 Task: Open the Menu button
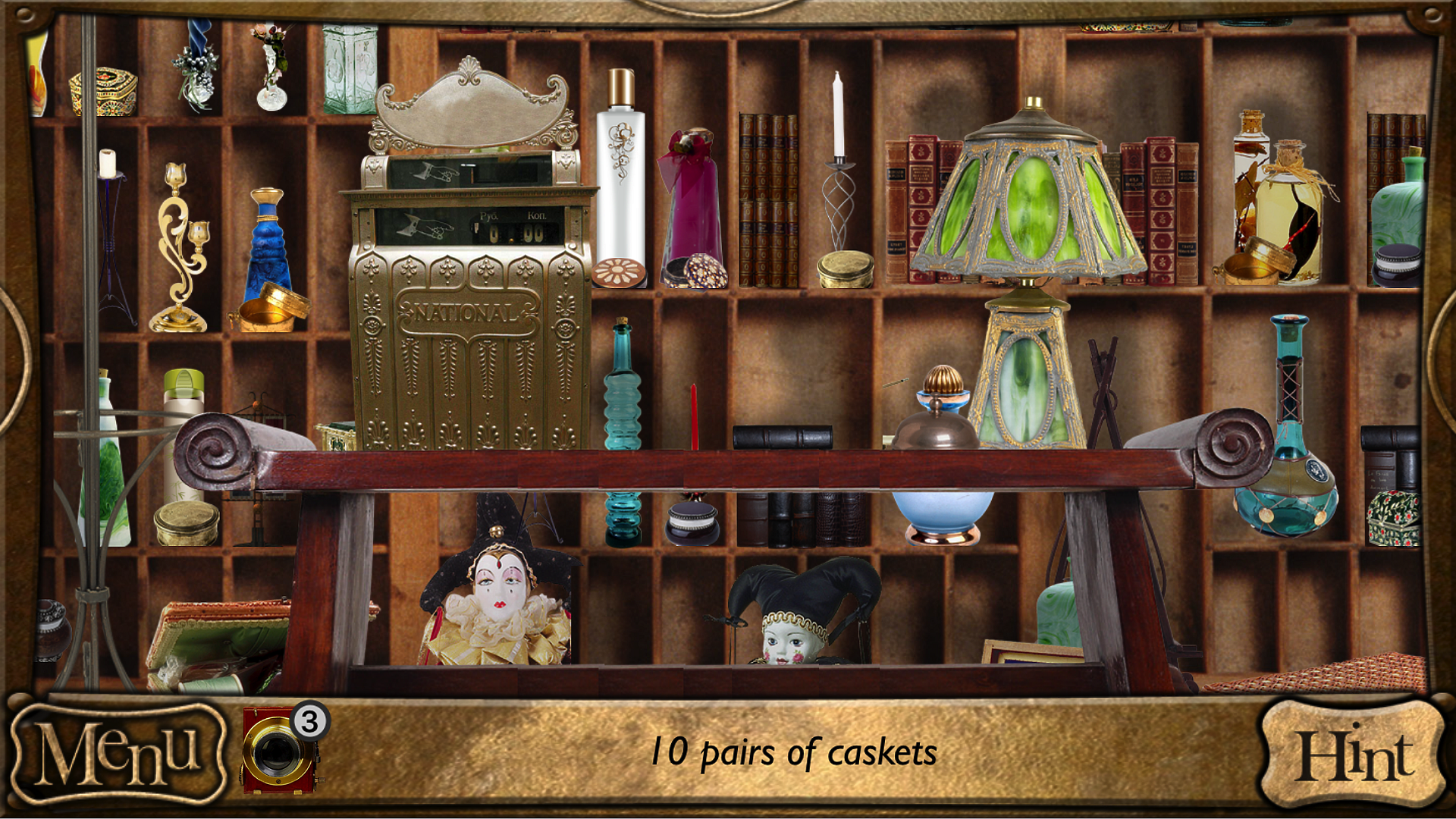118,753
